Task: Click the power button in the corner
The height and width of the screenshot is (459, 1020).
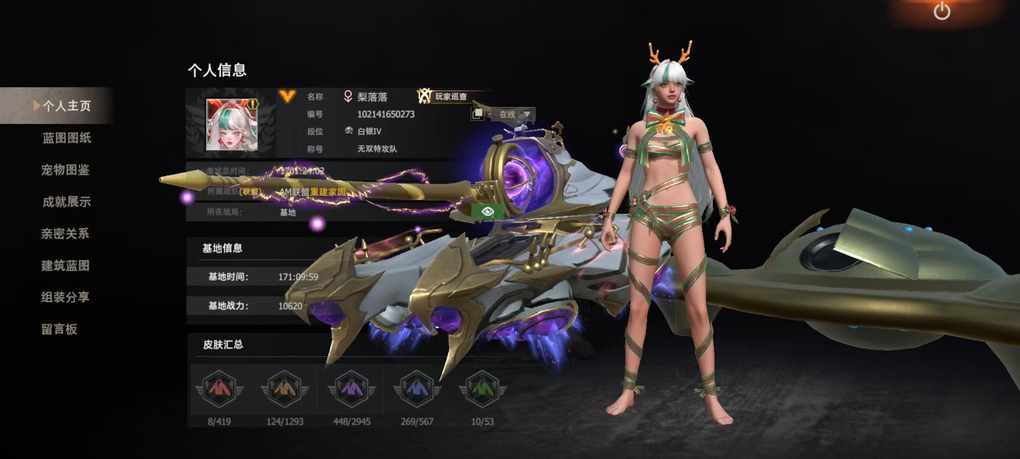Action: point(941,12)
